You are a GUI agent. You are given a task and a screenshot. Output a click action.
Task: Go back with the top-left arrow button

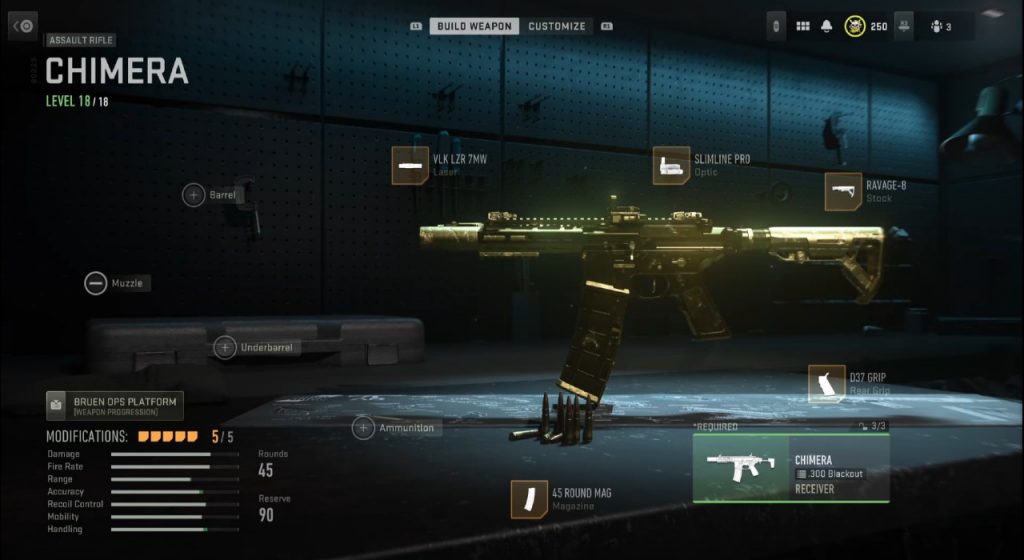click(23, 26)
